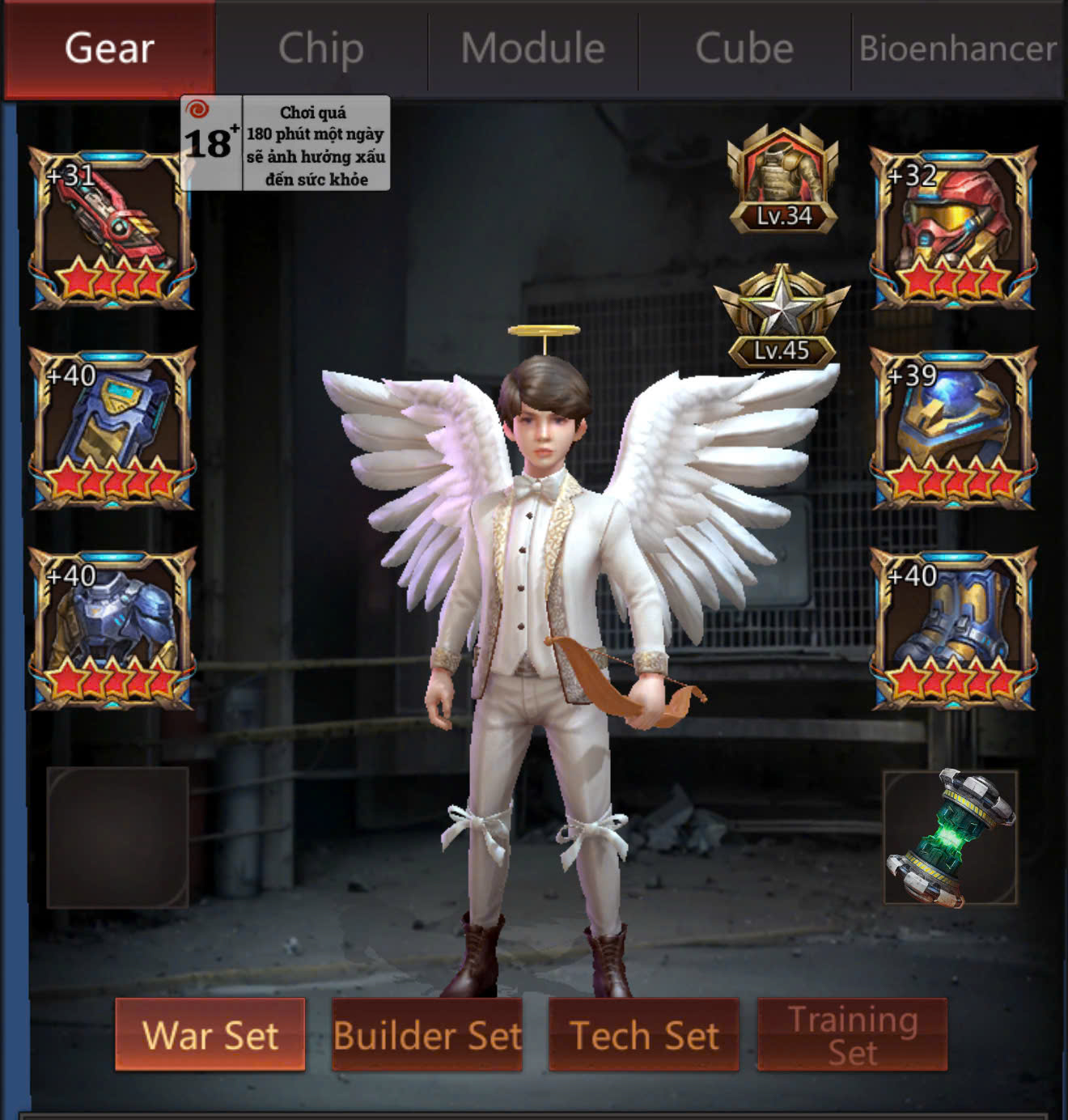This screenshot has height=1120, width=1068.
Task: Select the Training Set button
Action: (852, 1035)
